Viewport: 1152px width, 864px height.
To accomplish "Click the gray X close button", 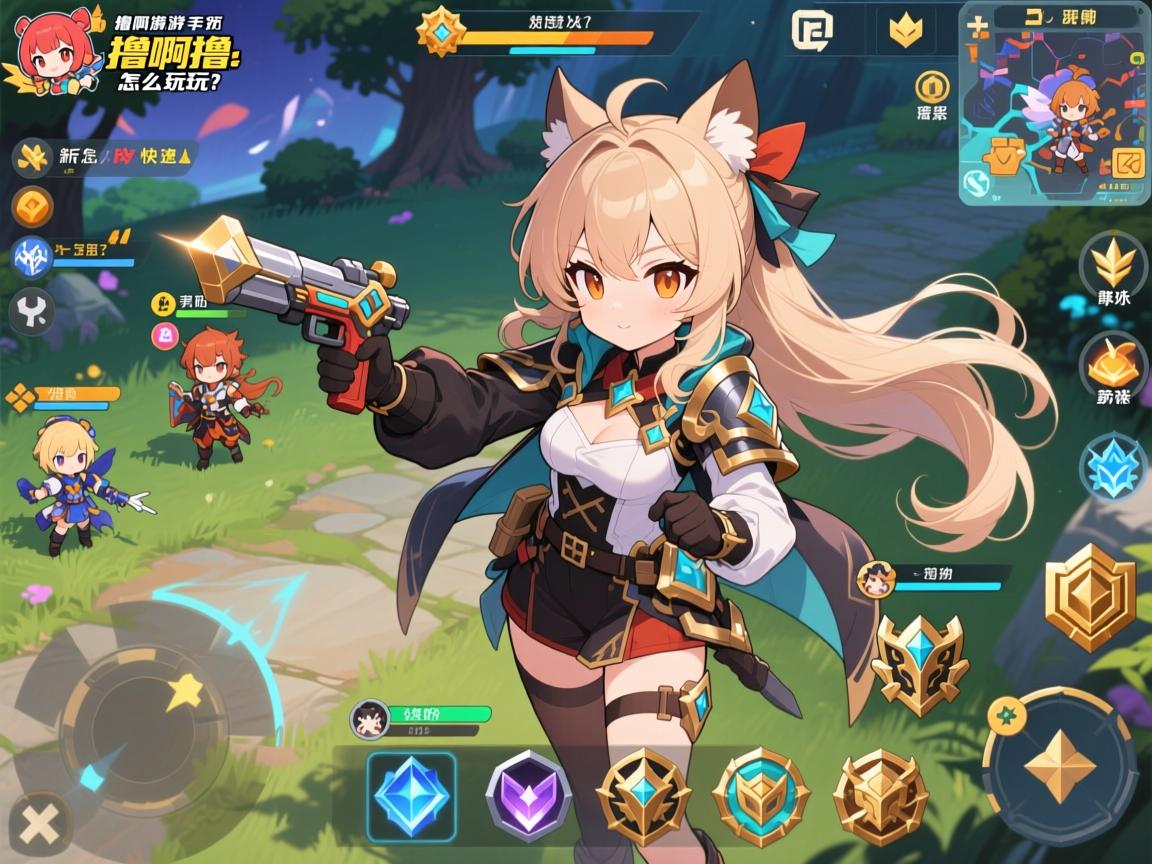I will [x=39, y=827].
